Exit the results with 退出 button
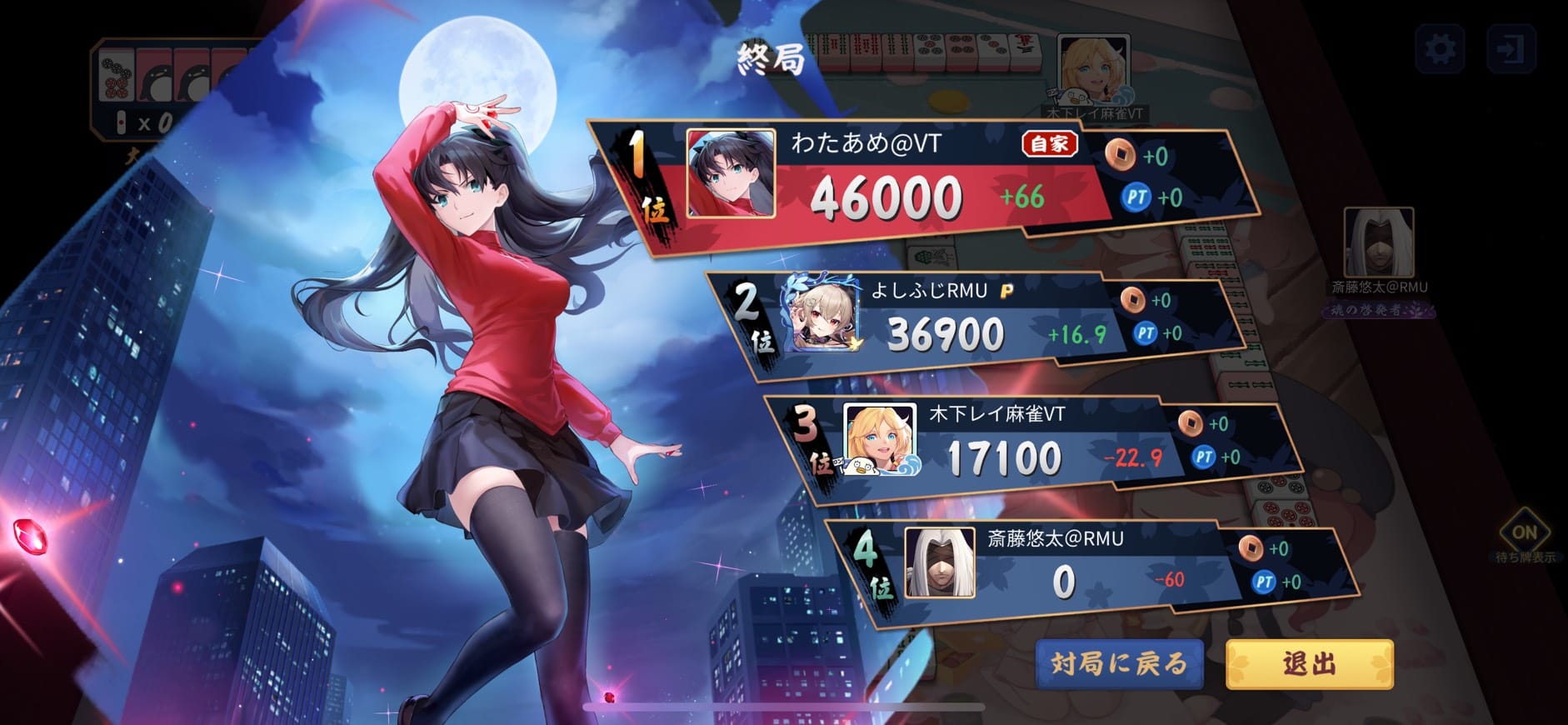 1309,663
